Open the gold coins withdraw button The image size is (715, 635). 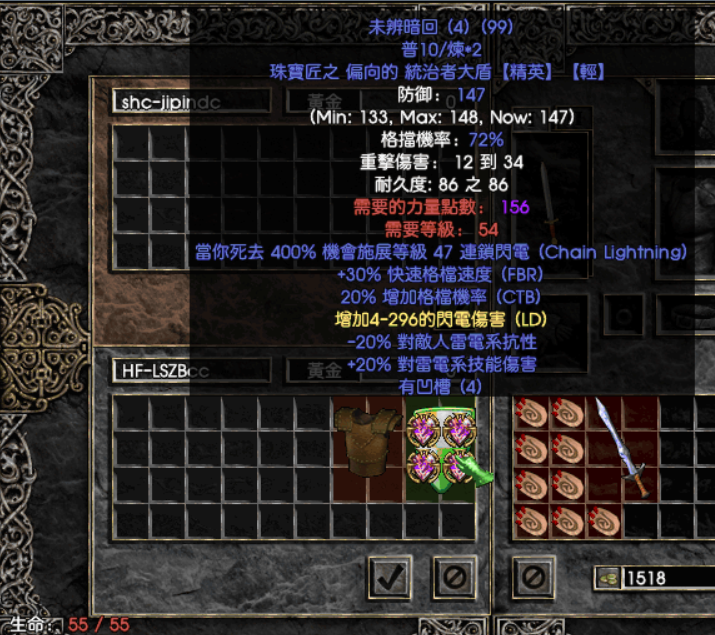point(606,577)
